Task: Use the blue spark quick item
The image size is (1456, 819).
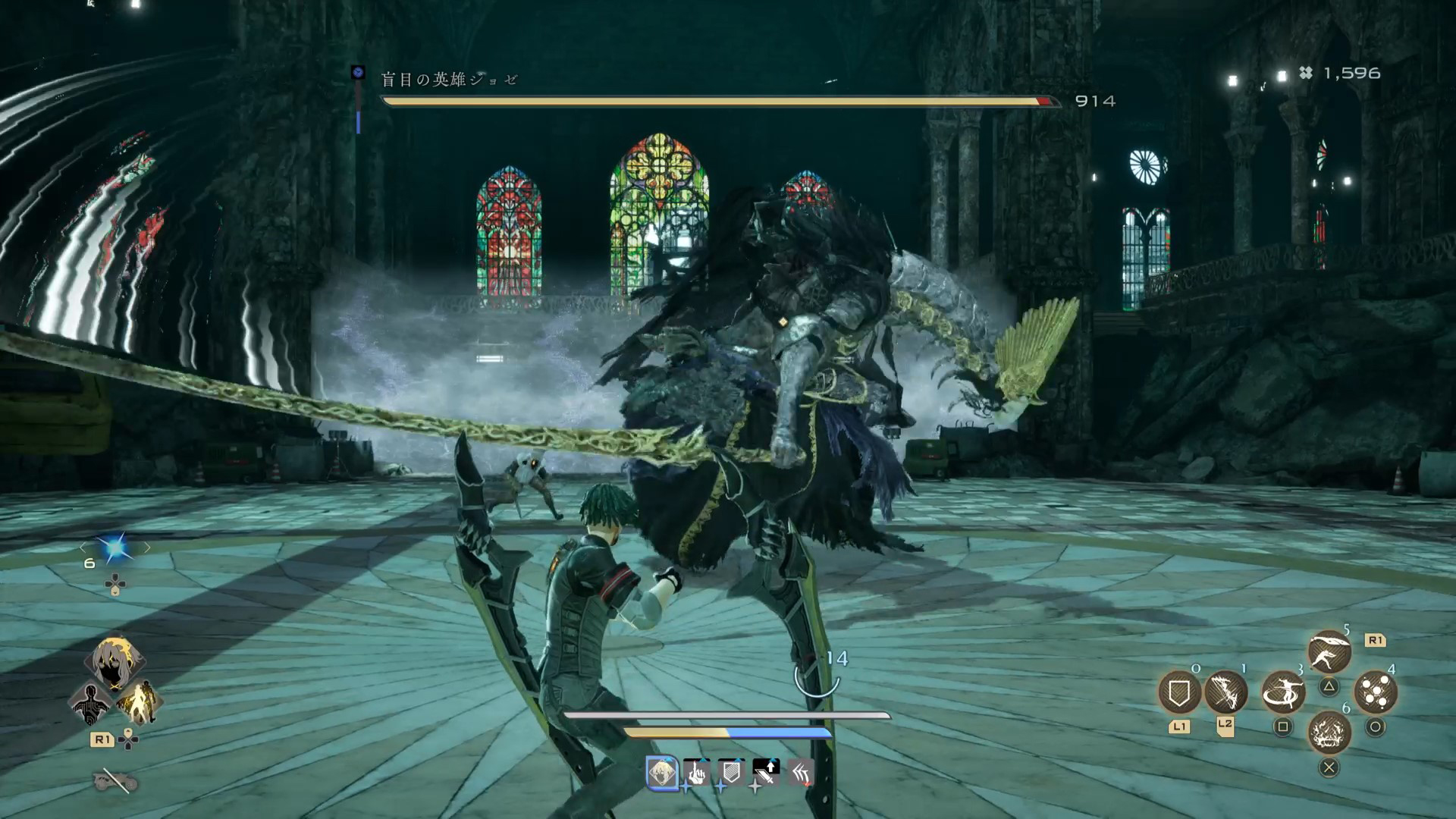Action: (115, 548)
